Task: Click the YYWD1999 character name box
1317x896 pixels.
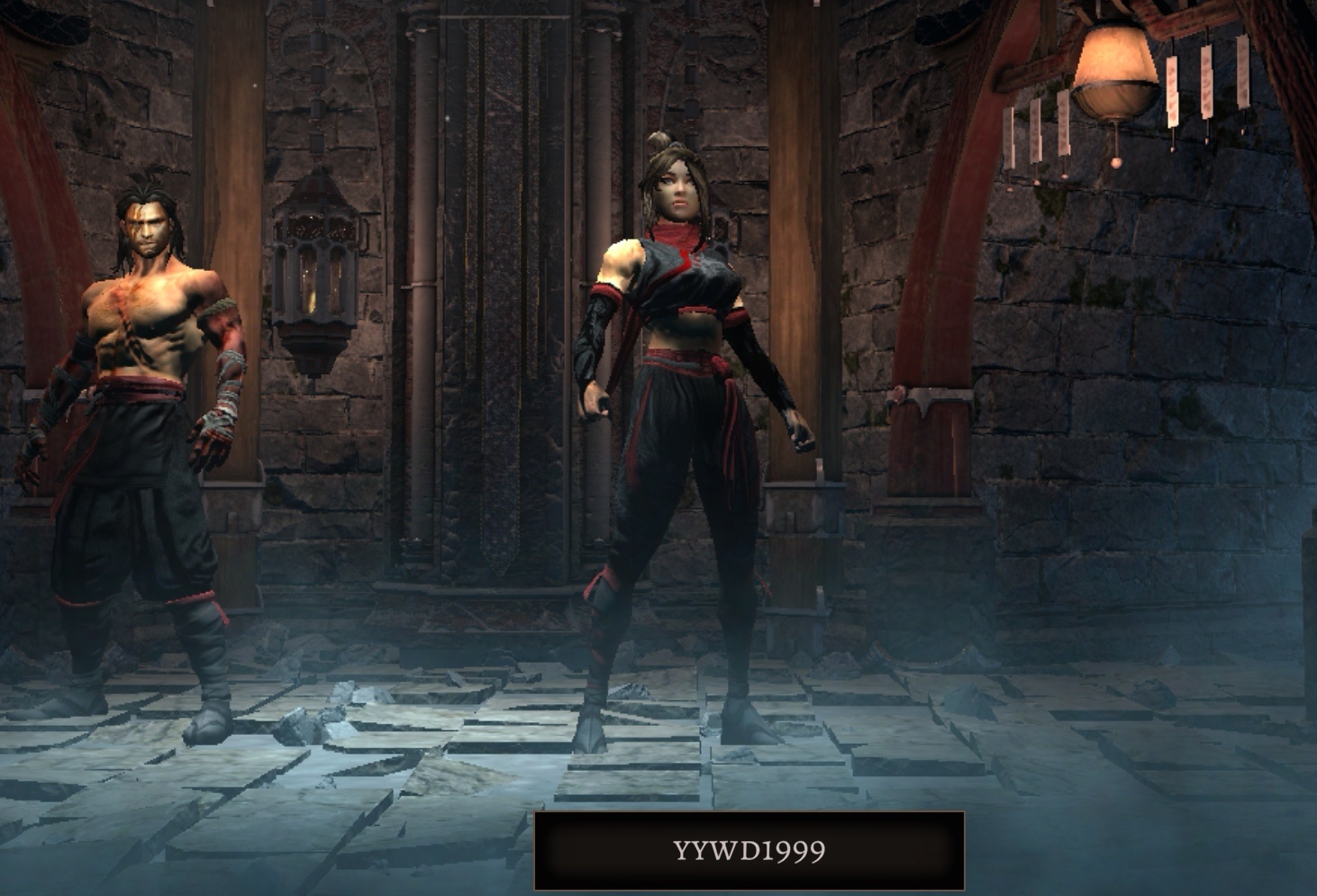Action: coord(749,851)
